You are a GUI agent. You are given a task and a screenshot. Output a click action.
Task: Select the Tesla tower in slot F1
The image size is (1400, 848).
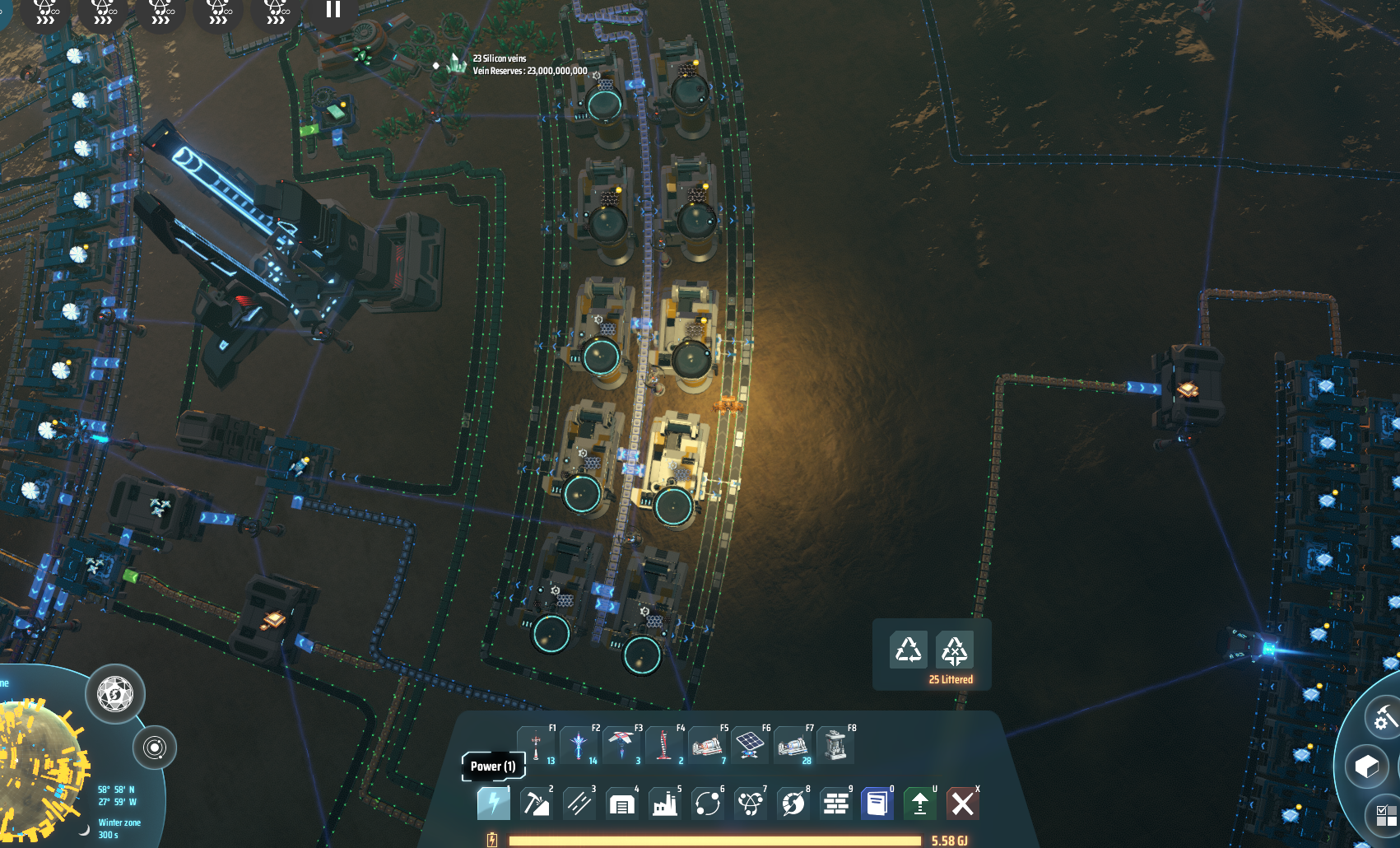537,746
